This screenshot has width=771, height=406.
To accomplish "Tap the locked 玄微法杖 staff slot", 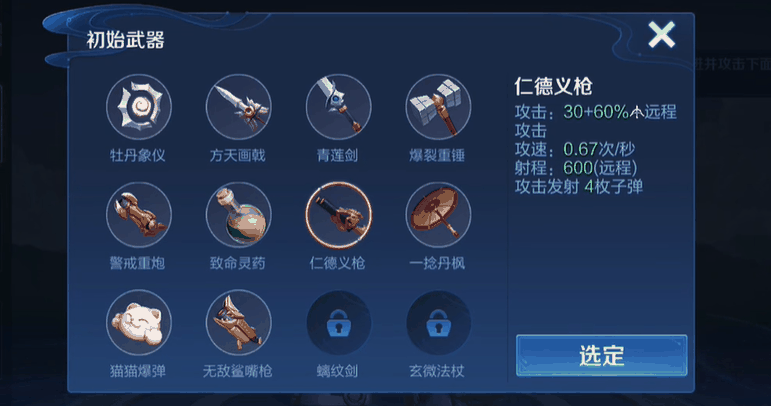I will (438, 323).
